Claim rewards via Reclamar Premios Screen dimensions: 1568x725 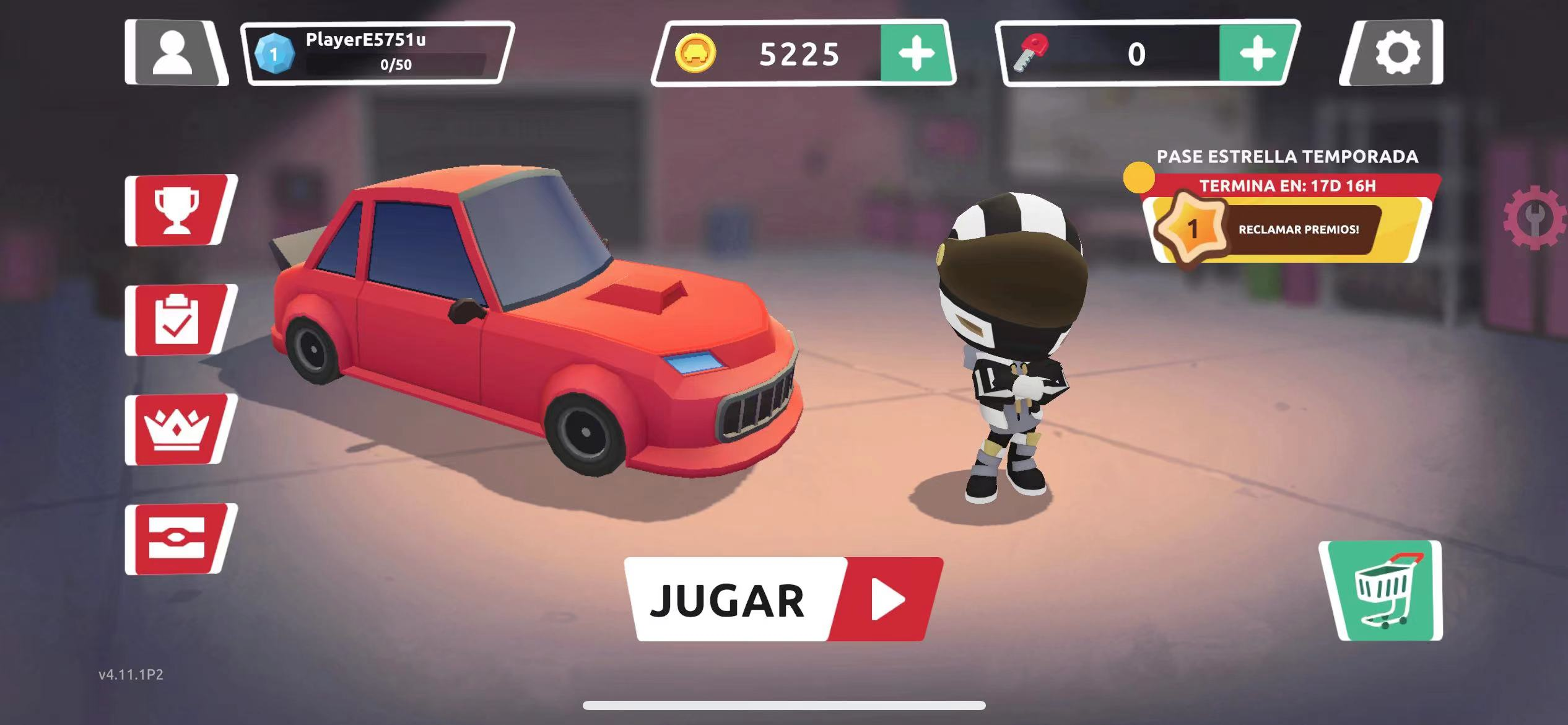coord(1298,229)
